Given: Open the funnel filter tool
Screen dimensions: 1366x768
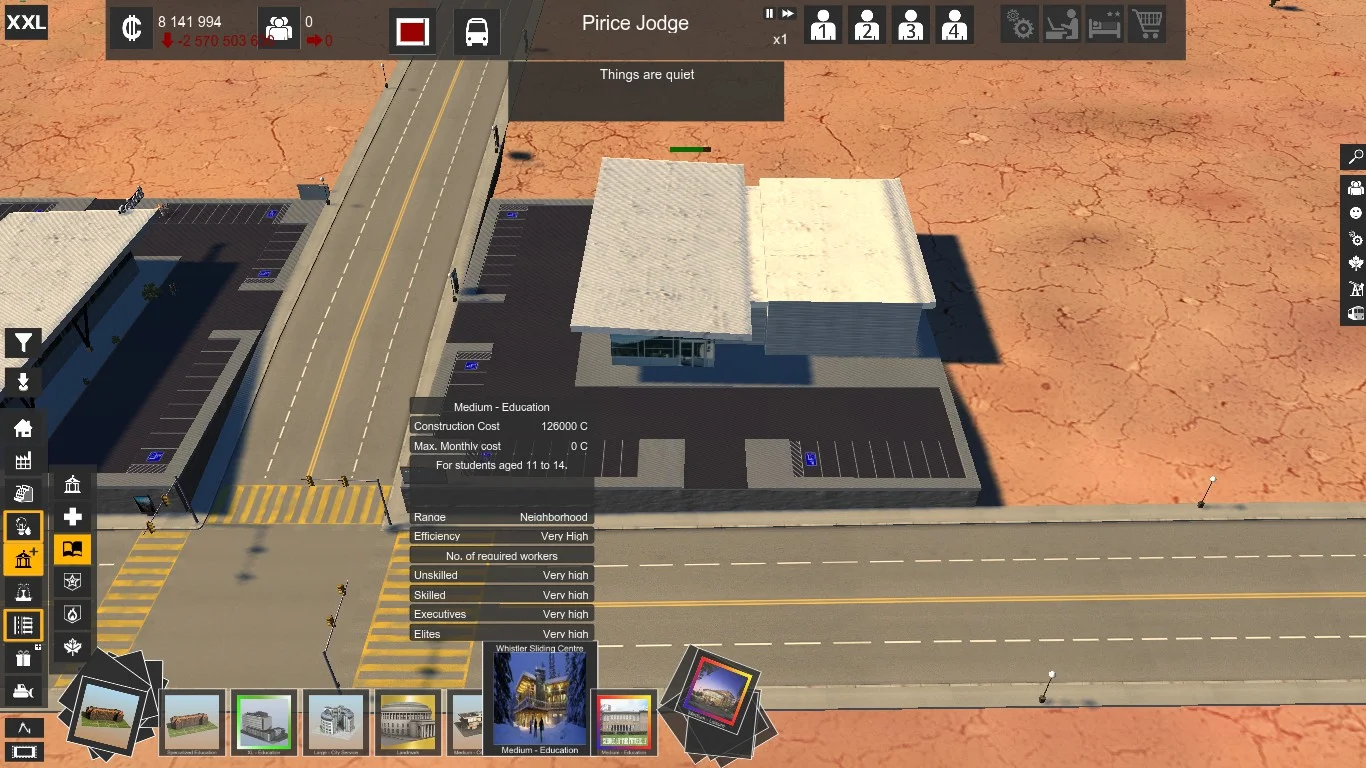Looking at the screenshot, I should [23, 344].
